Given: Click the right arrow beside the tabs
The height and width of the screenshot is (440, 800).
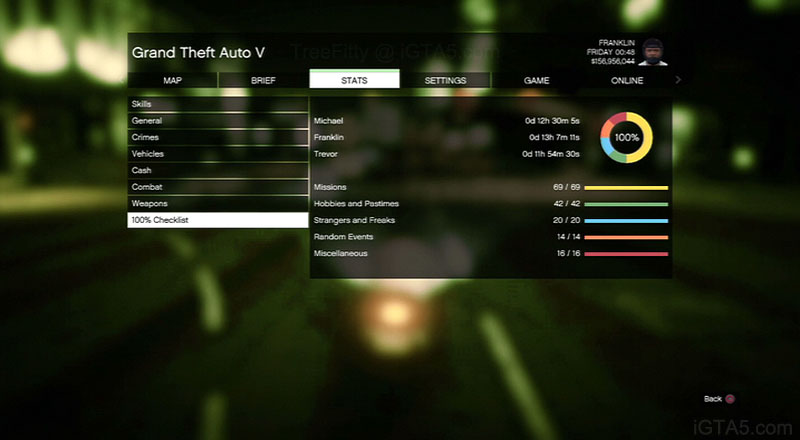Looking at the screenshot, I should pyautogui.click(x=679, y=80).
